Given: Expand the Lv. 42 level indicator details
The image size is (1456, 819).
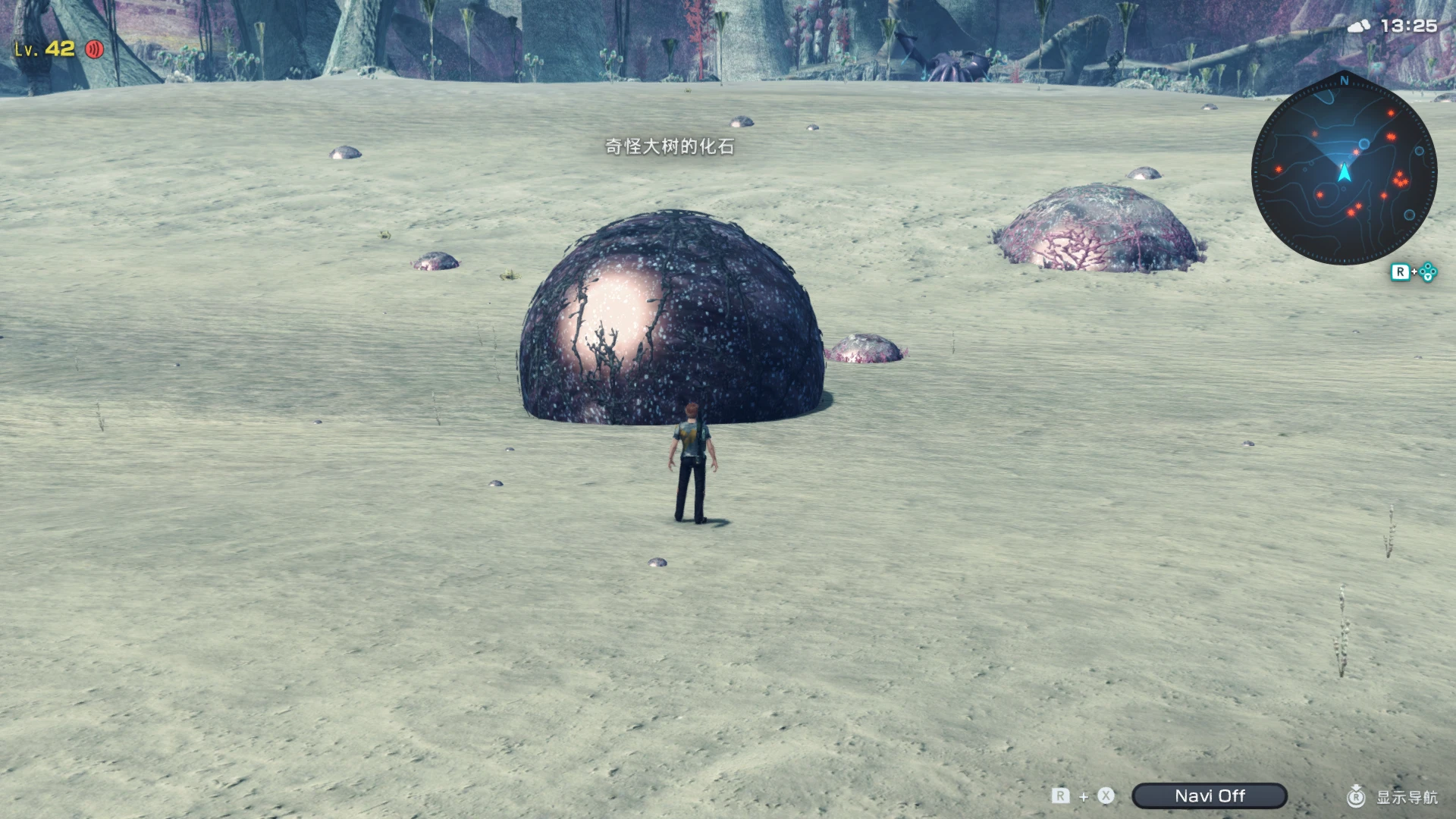Looking at the screenshot, I should click(x=45, y=50).
